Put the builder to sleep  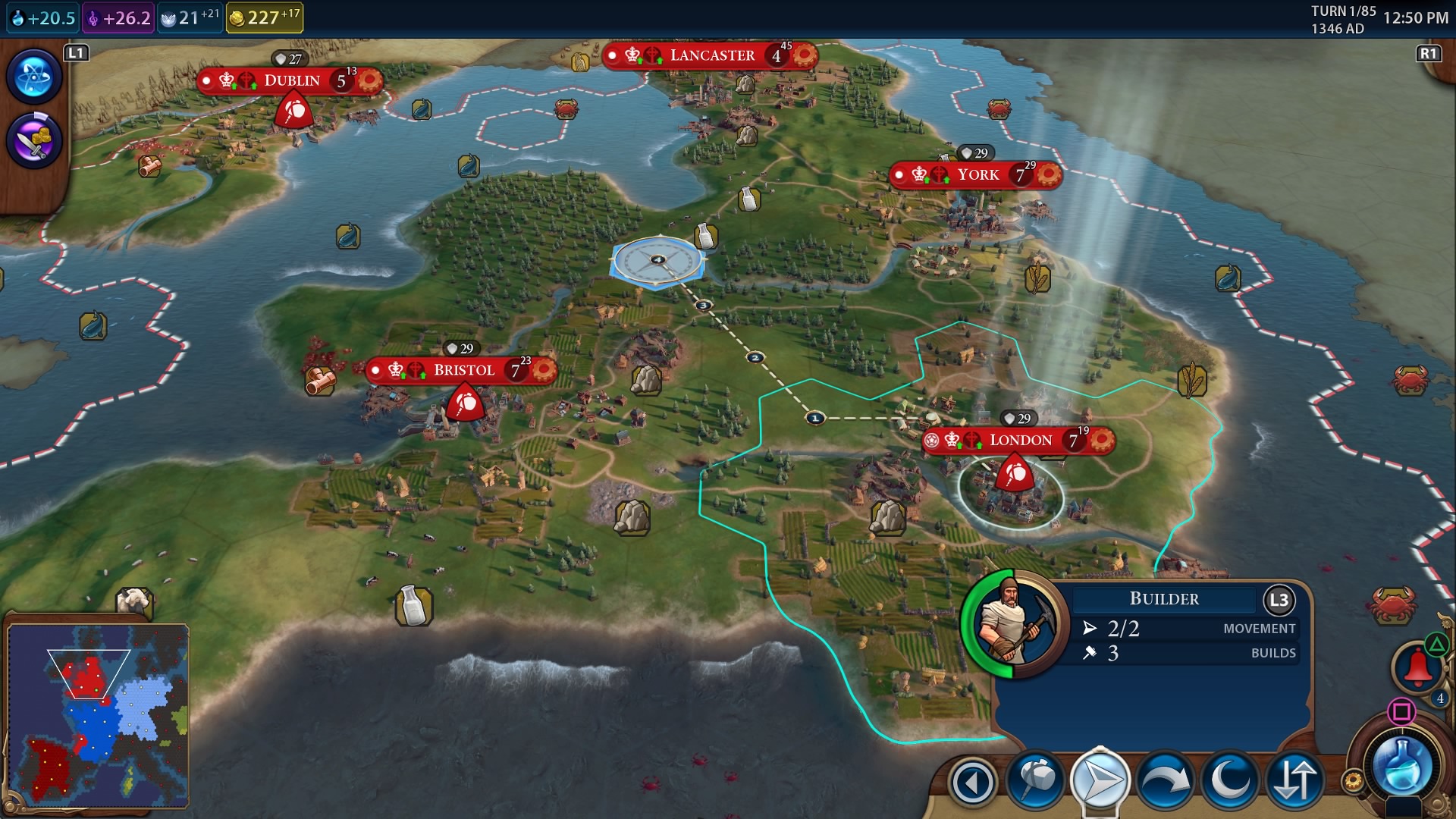pos(1228,780)
